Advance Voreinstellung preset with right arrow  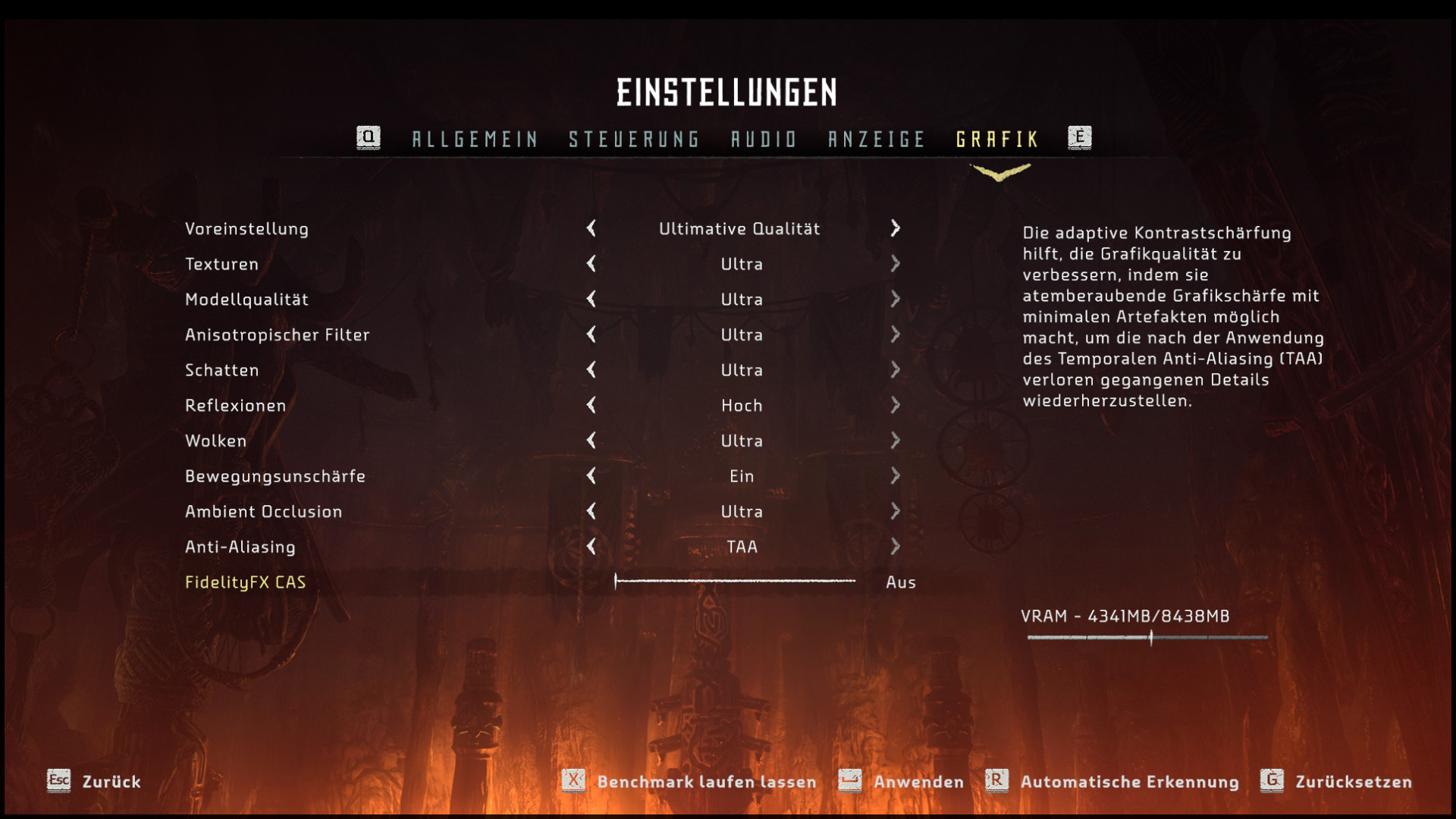point(896,228)
